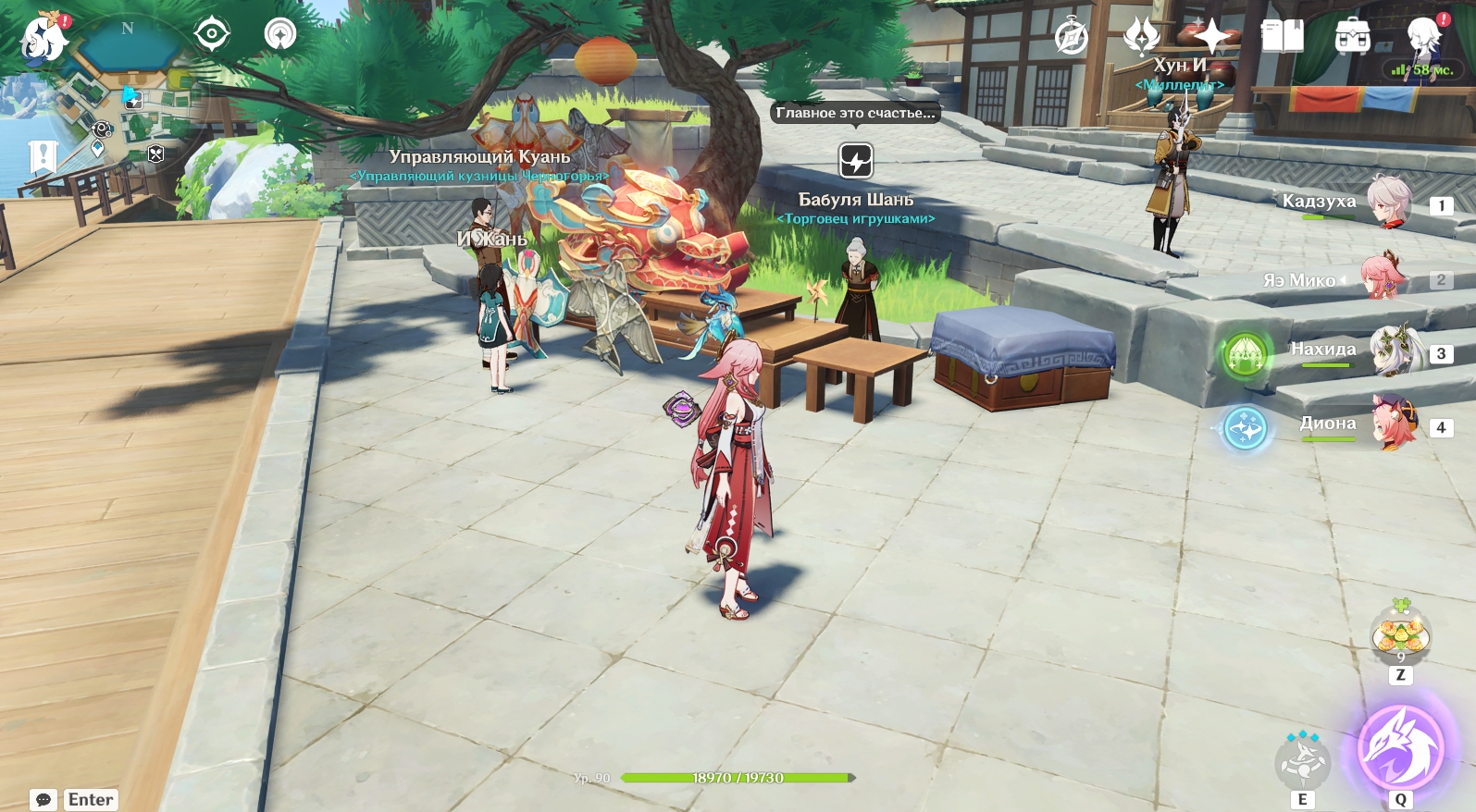This screenshot has width=1476, height=812.
Task: Open the Paimon main menu
Action: point(43,38)
